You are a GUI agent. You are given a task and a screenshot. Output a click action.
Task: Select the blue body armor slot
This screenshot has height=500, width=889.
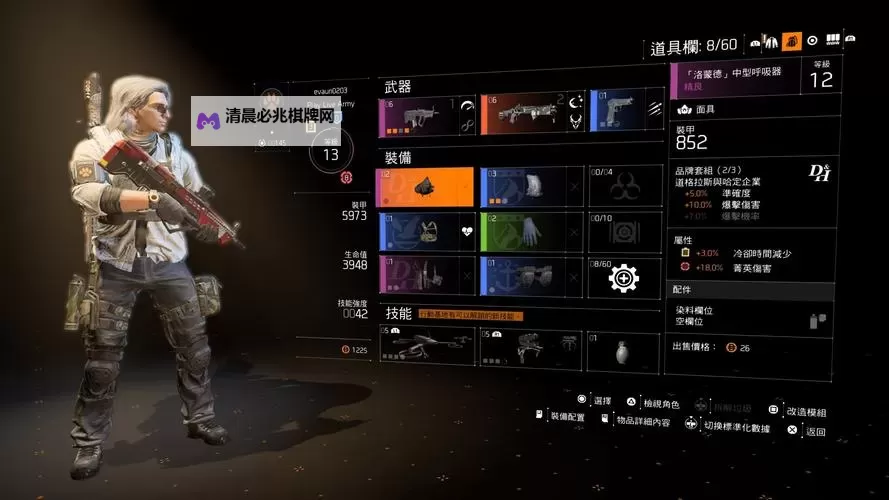(528, 187)
